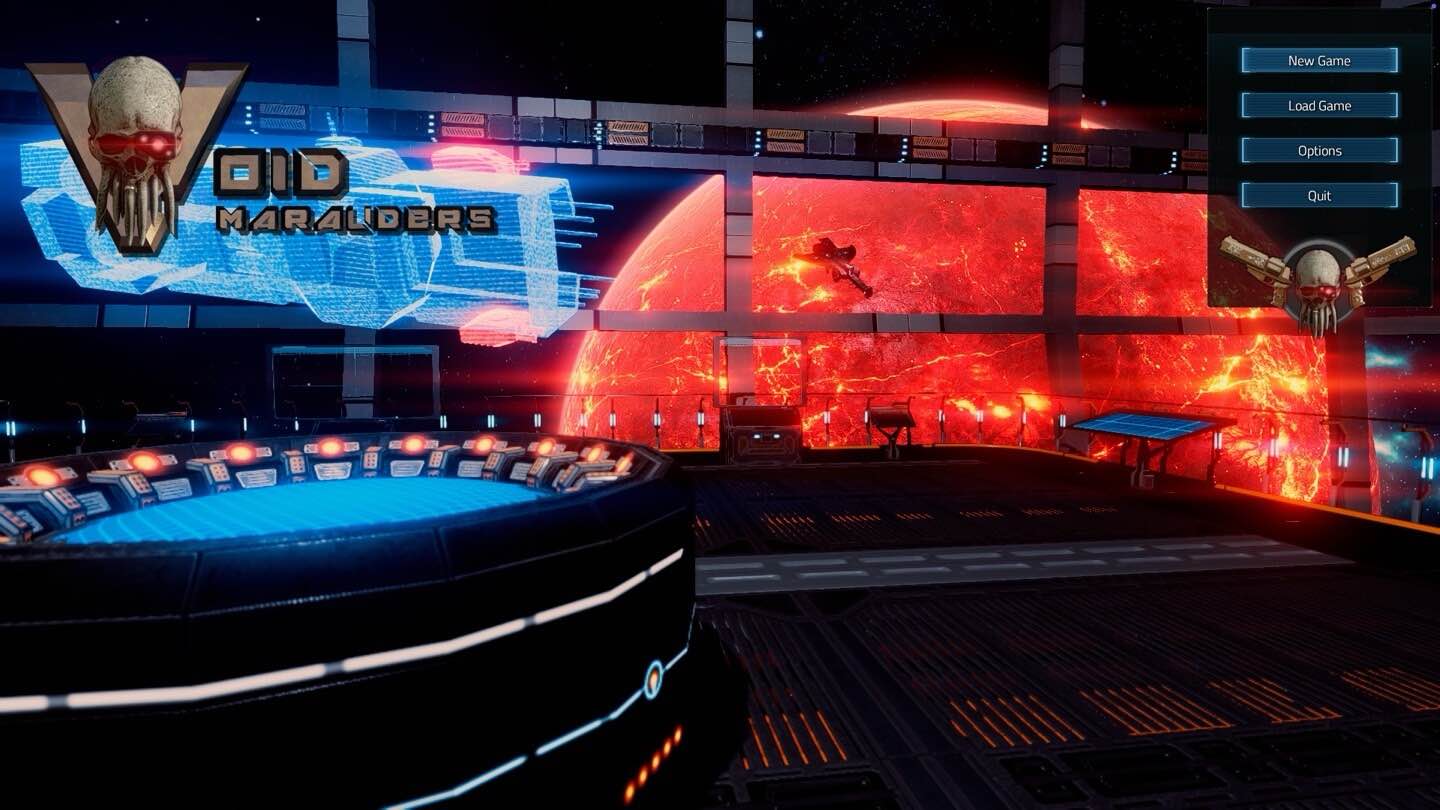Quit the game
Viewport: 1440px width, 810px height.
coord(1319,196)
